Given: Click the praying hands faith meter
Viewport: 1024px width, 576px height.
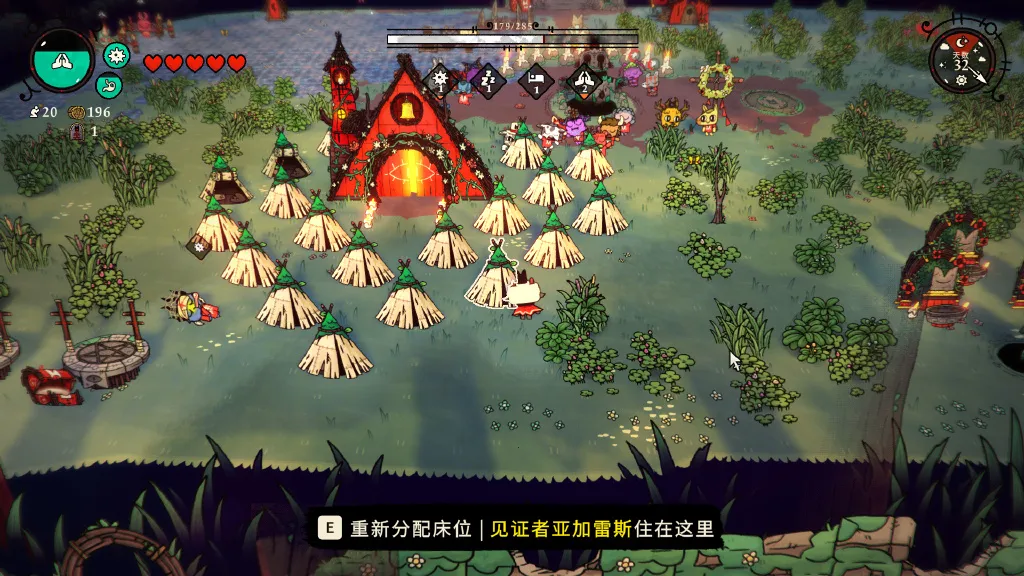Looking at the screenshot, I should click(x=62, y=60).
